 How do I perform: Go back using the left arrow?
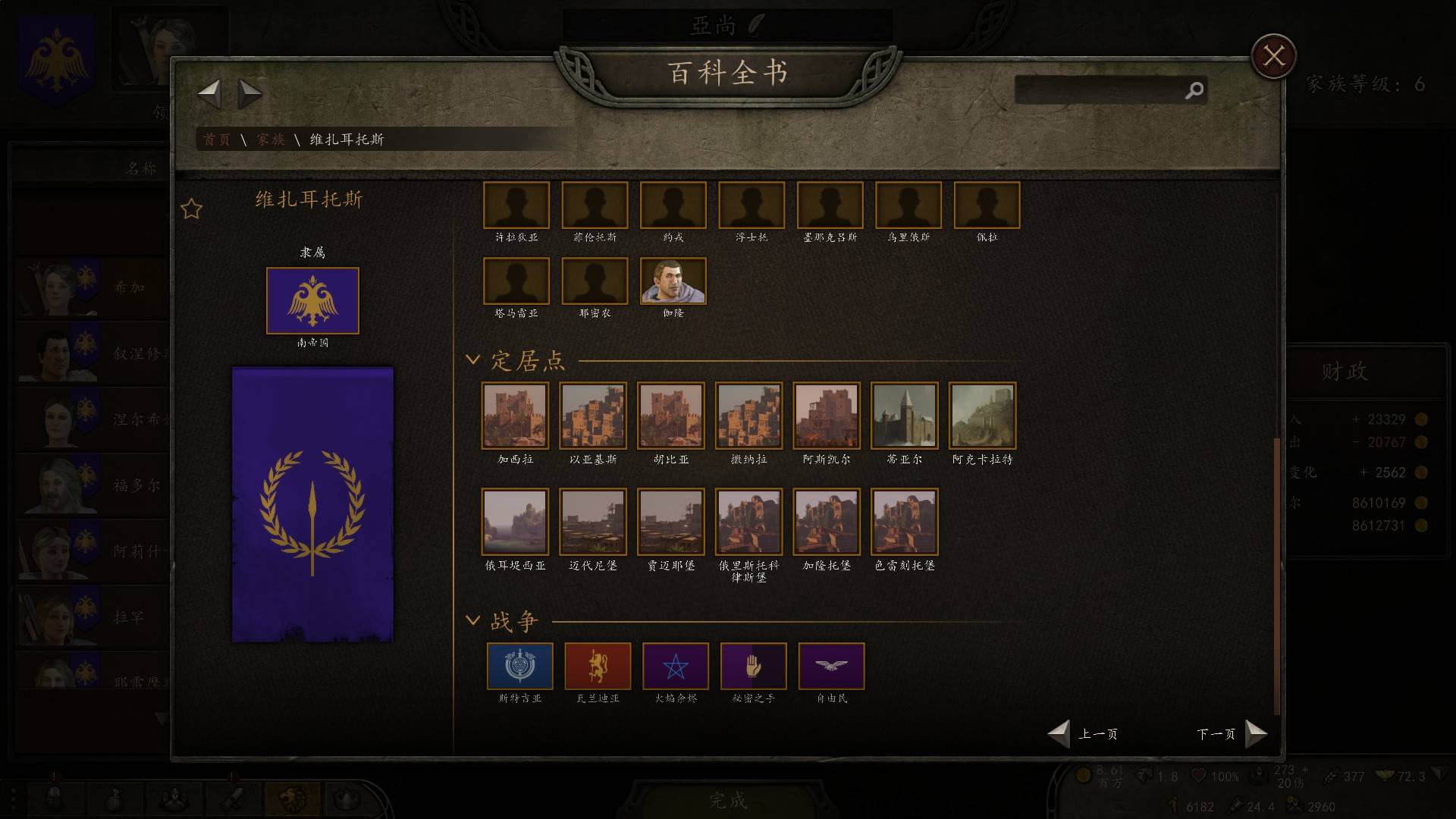209,94
